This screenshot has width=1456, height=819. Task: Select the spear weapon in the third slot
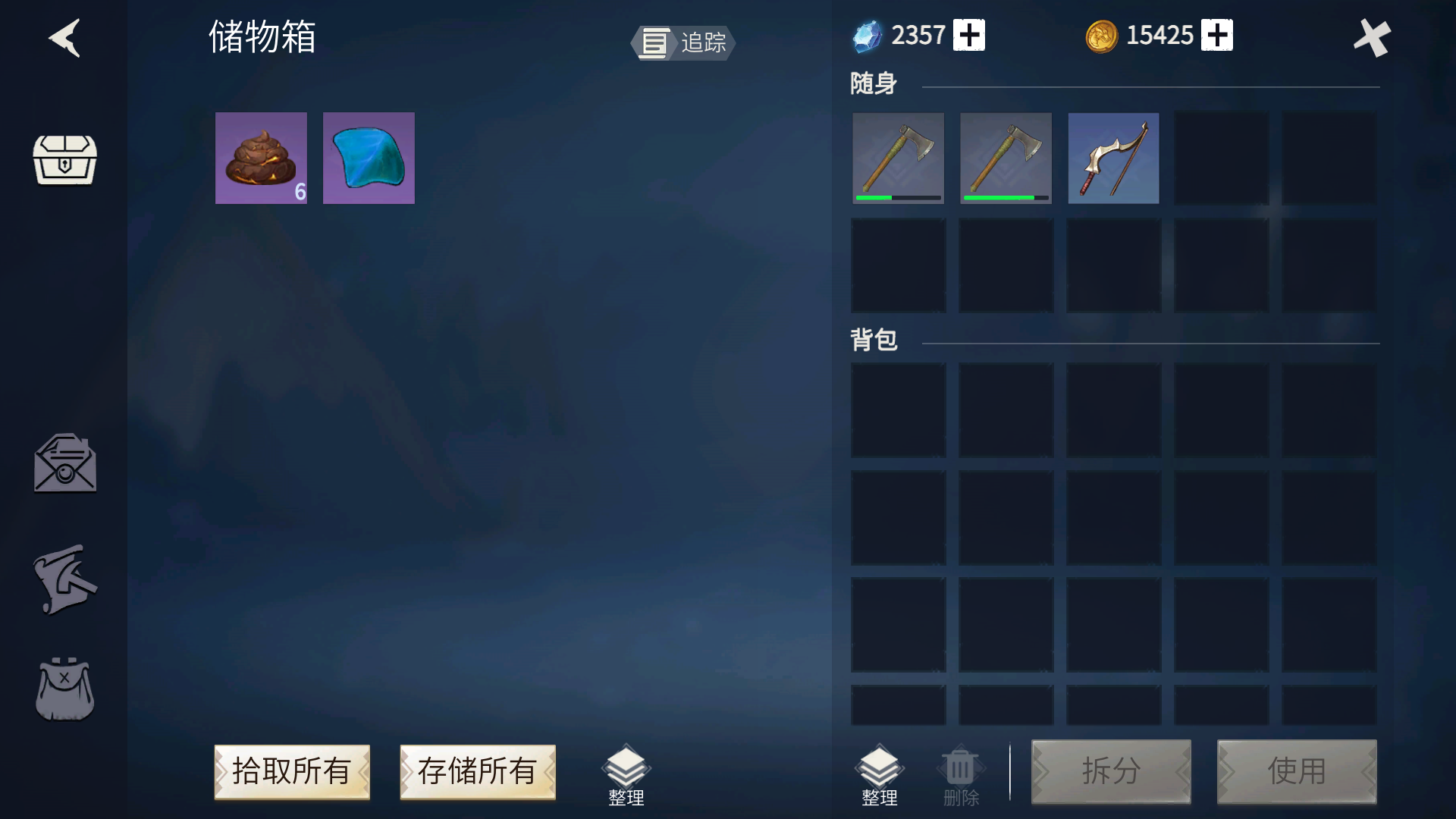point(1113,158)
